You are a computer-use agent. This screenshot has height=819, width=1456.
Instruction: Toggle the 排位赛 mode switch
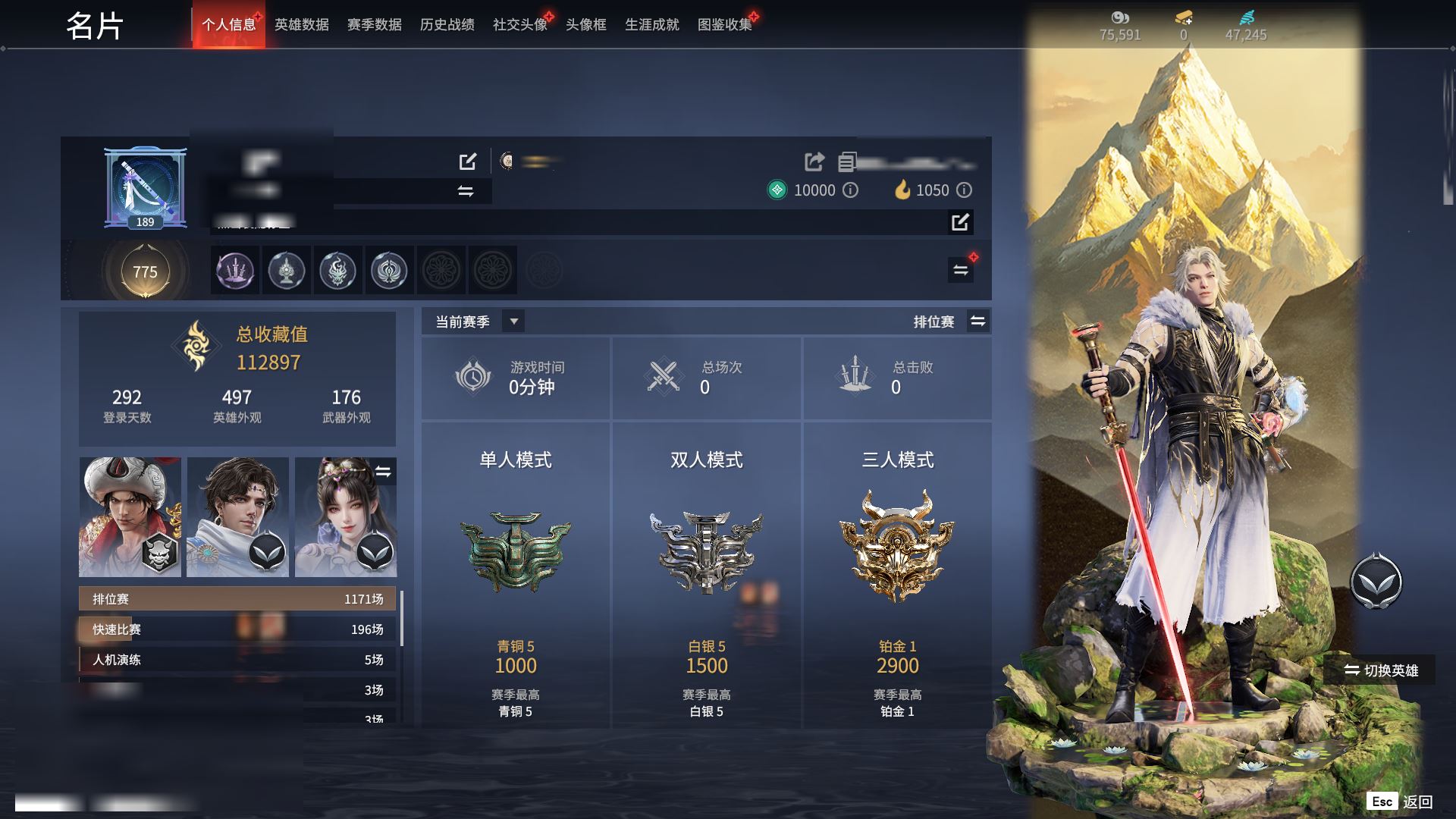point(977,322)
